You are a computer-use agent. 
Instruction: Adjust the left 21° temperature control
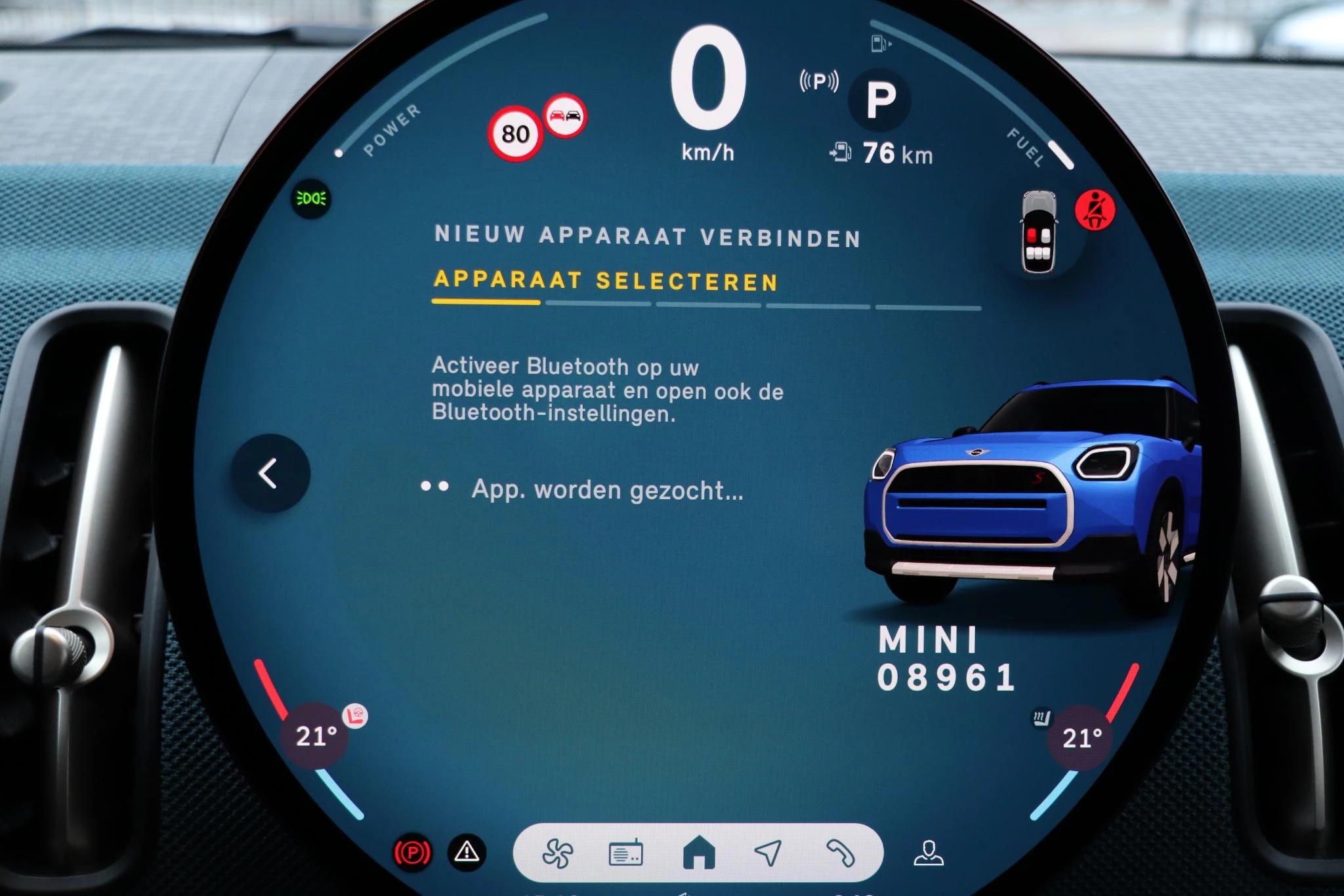tap(316, 736)
